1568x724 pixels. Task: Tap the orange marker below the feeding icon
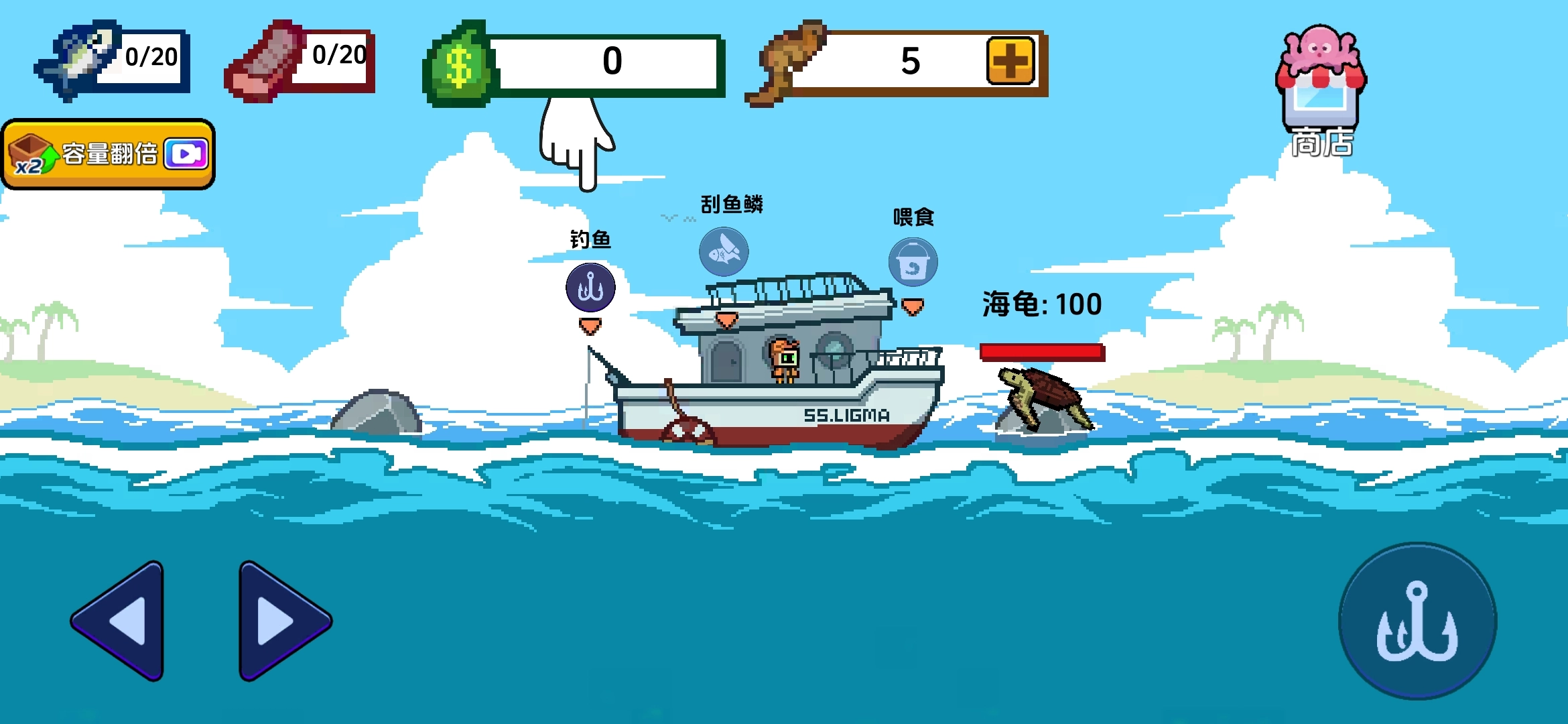tap(911, 307)
